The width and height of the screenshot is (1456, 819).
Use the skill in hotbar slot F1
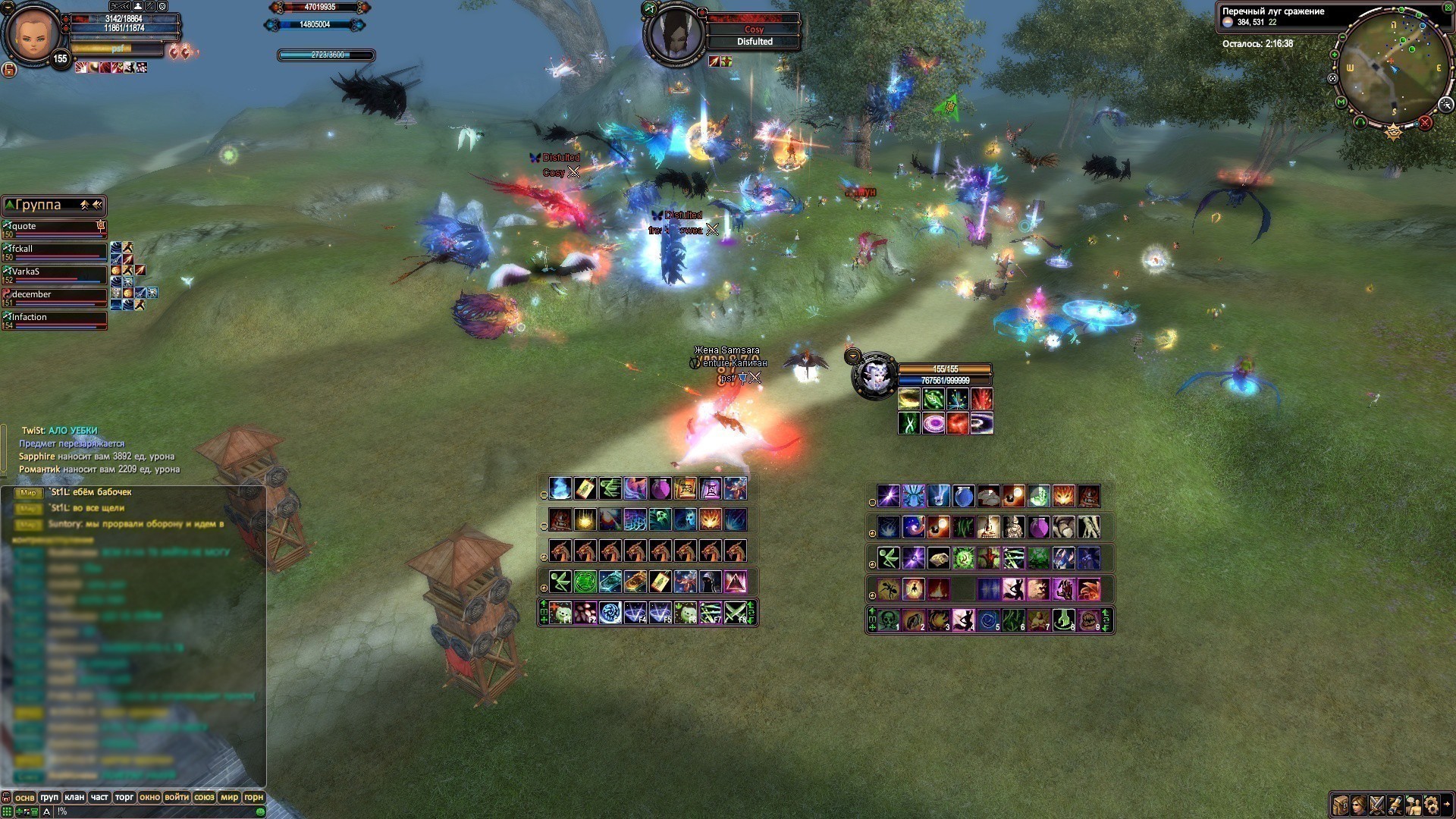(x=560, y=613)
